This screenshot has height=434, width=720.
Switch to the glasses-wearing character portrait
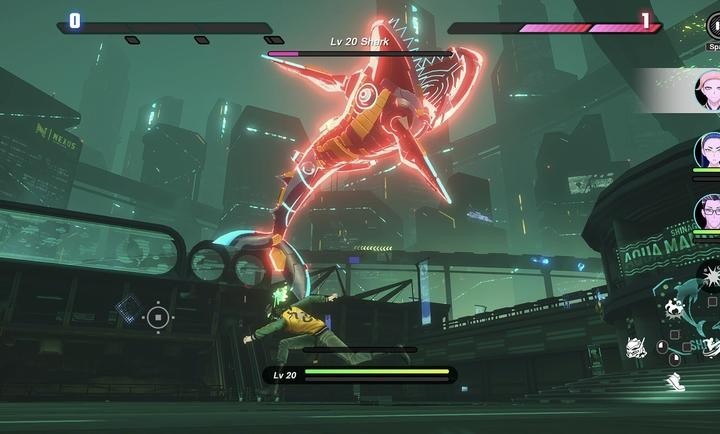707,212
